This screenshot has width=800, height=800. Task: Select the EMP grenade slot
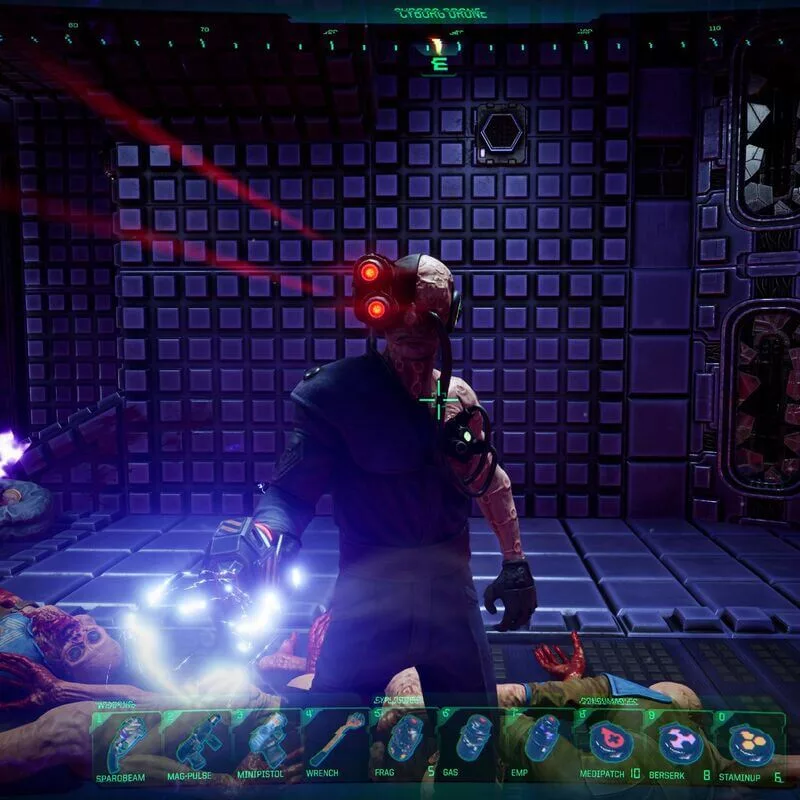coord(541,744)
